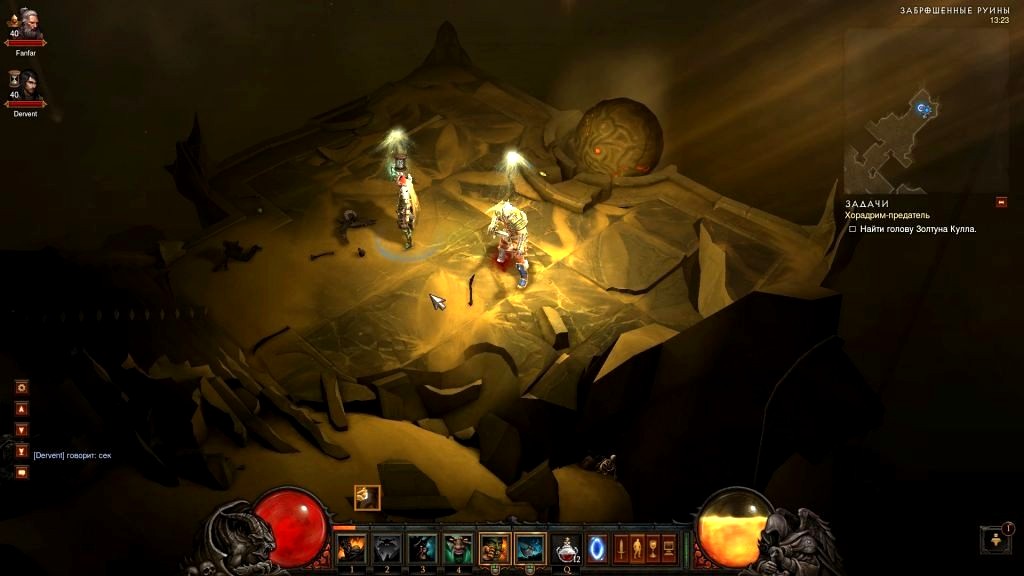Open the minimap of the abandoned ruins

926,110
